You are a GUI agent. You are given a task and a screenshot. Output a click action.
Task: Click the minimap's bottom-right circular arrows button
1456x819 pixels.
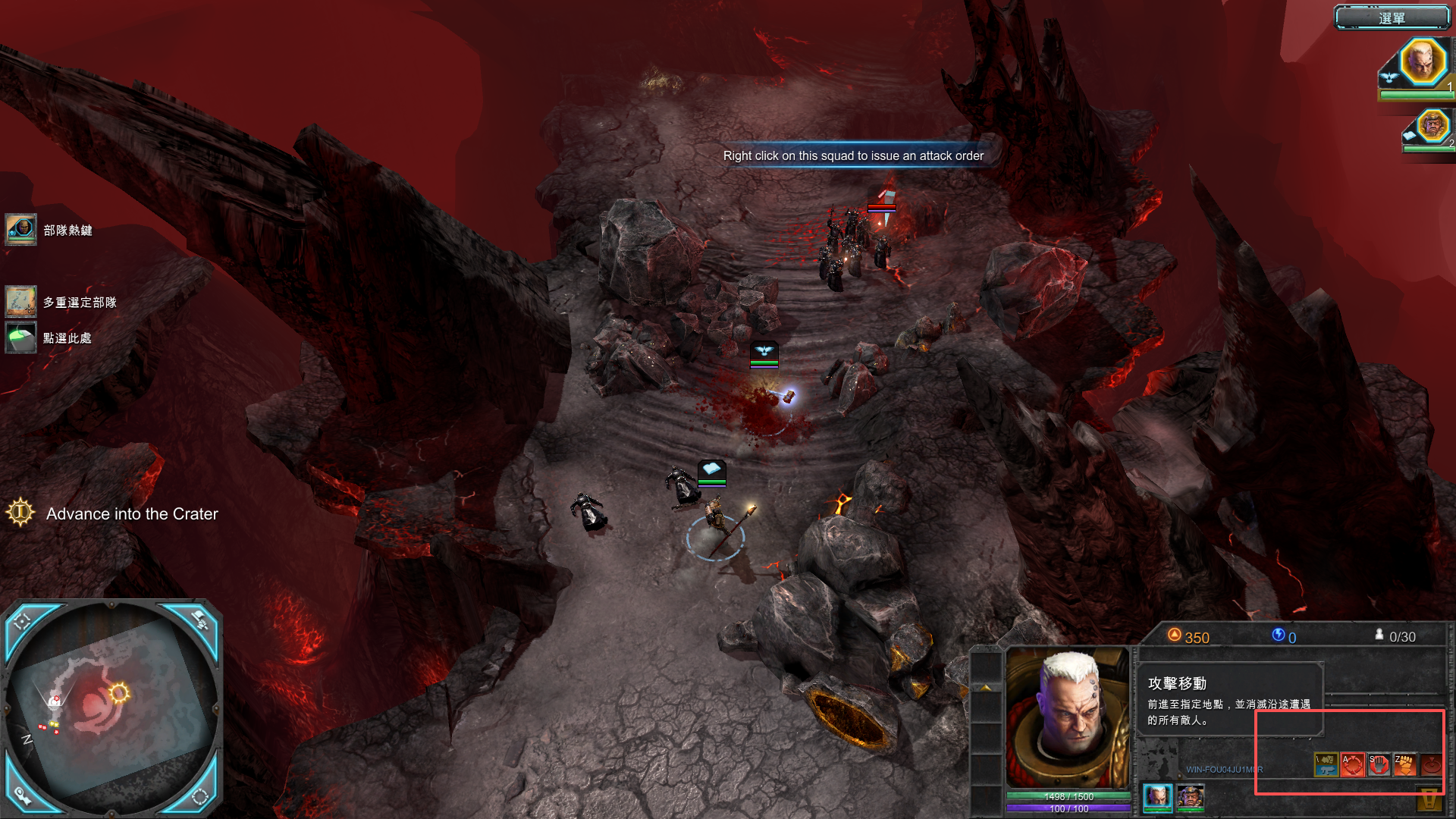tap(200, 795)
